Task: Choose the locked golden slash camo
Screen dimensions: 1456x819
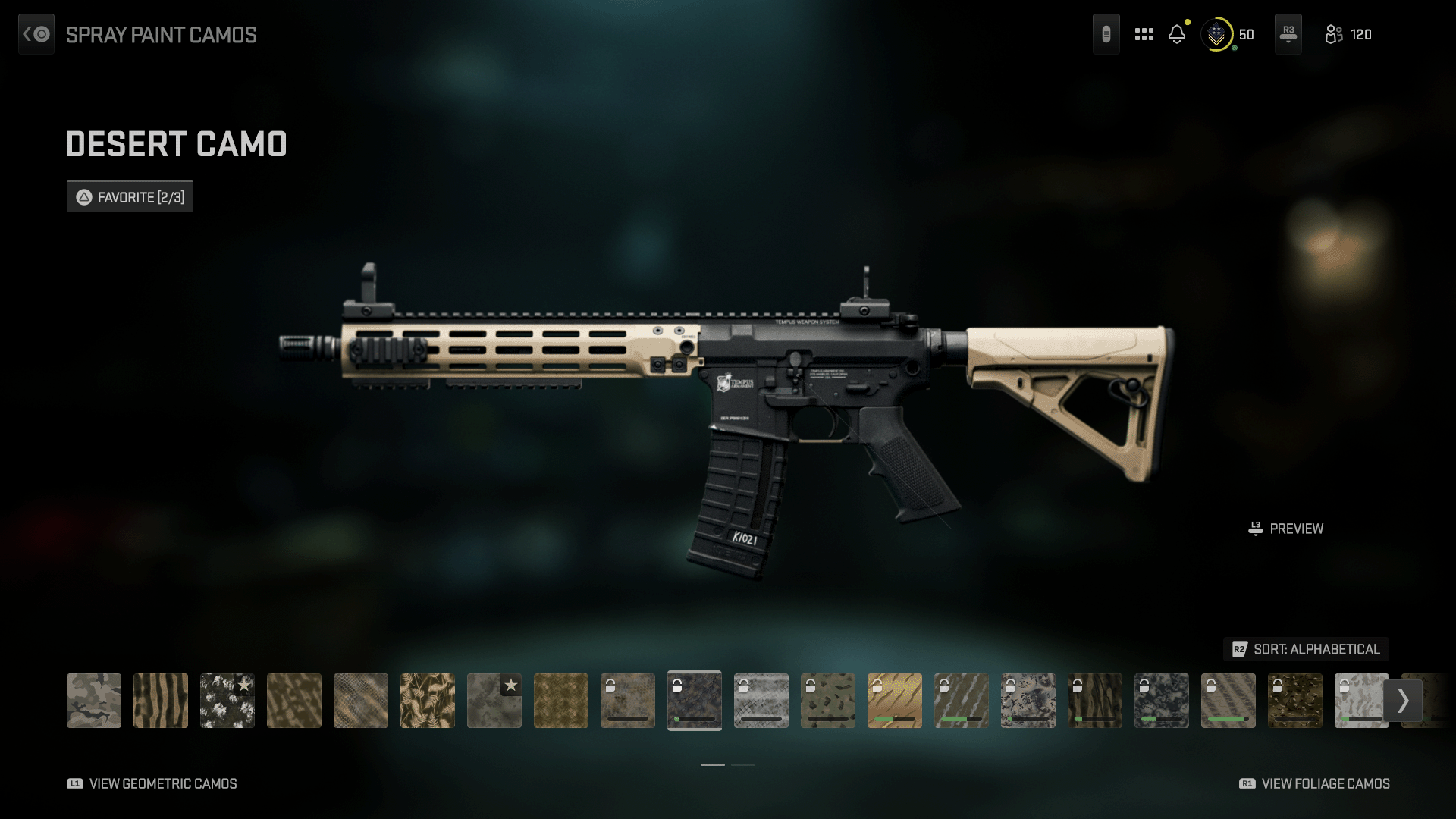Action: coord(895,701)
